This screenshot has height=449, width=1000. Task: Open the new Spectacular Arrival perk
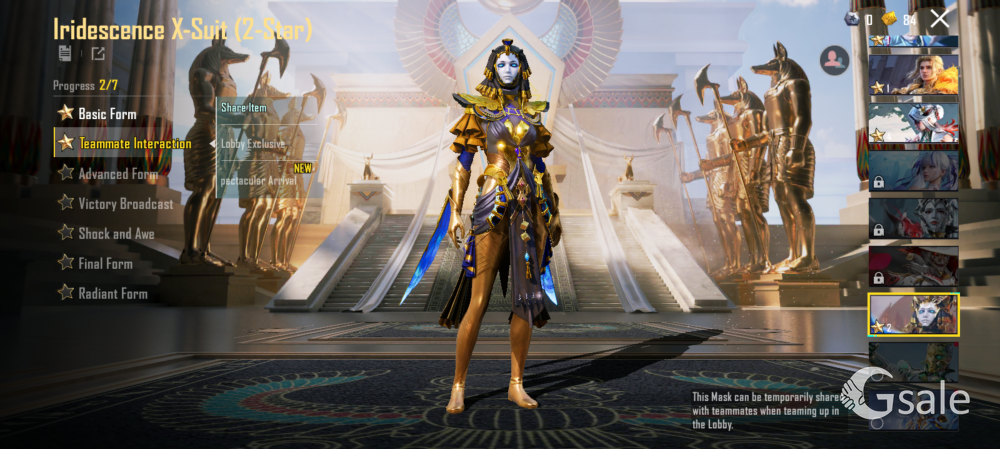coord(258,181)
